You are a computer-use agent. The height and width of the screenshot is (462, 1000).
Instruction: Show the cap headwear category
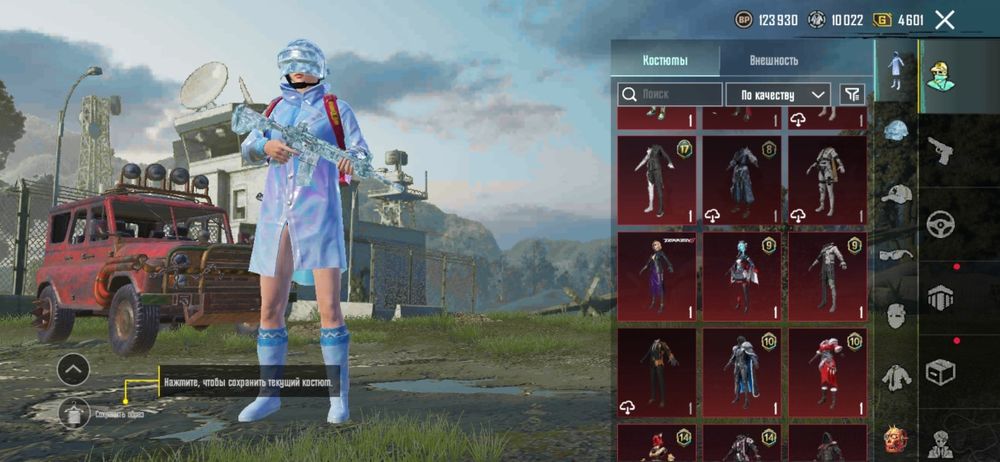(896, 193)
